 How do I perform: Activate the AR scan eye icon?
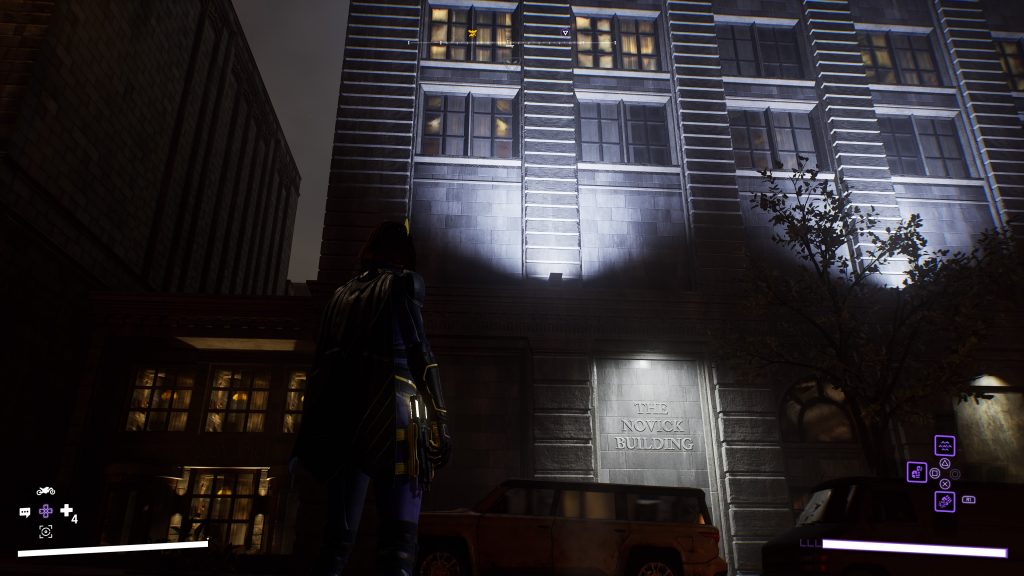45,532
